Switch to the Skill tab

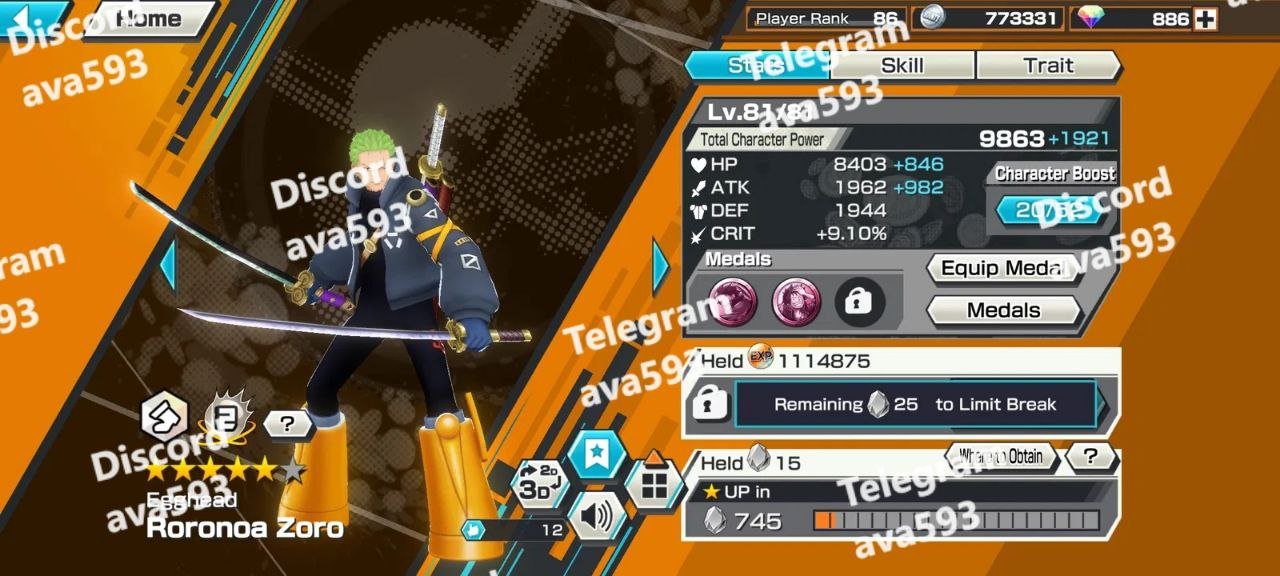pyautogui.click(x=902, y=66)
